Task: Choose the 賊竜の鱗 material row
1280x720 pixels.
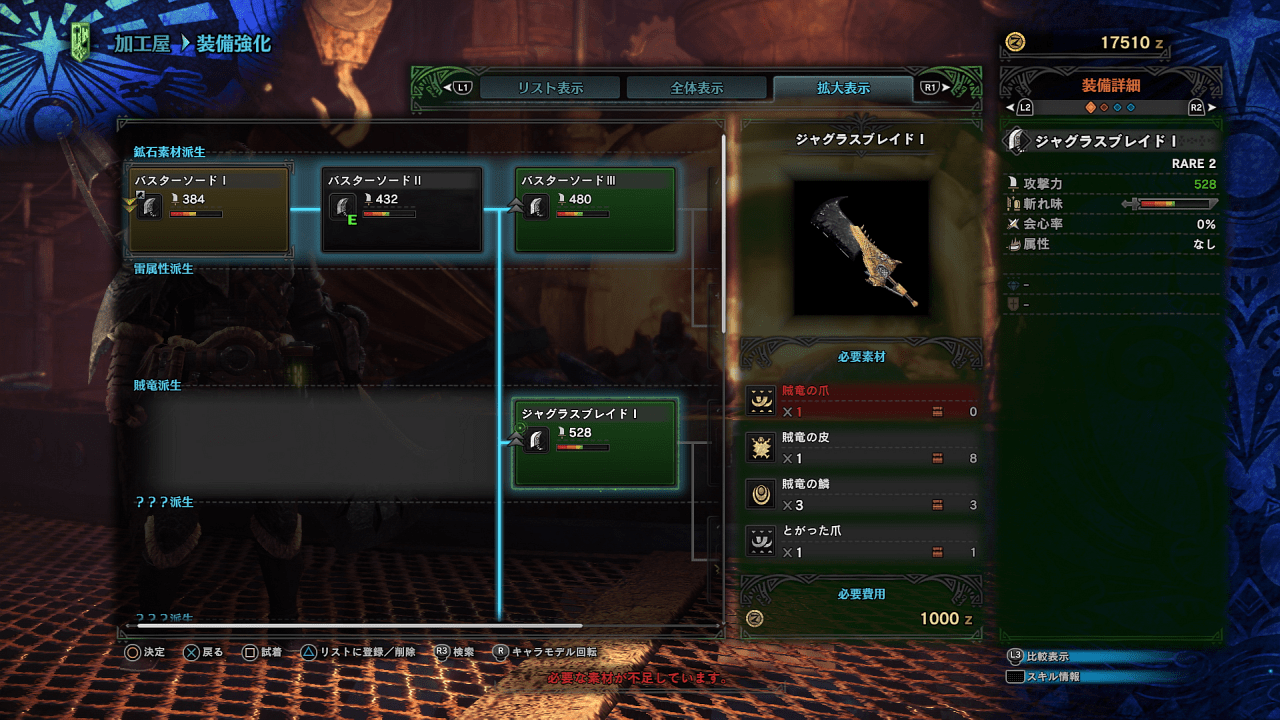Action: point(861,494)
